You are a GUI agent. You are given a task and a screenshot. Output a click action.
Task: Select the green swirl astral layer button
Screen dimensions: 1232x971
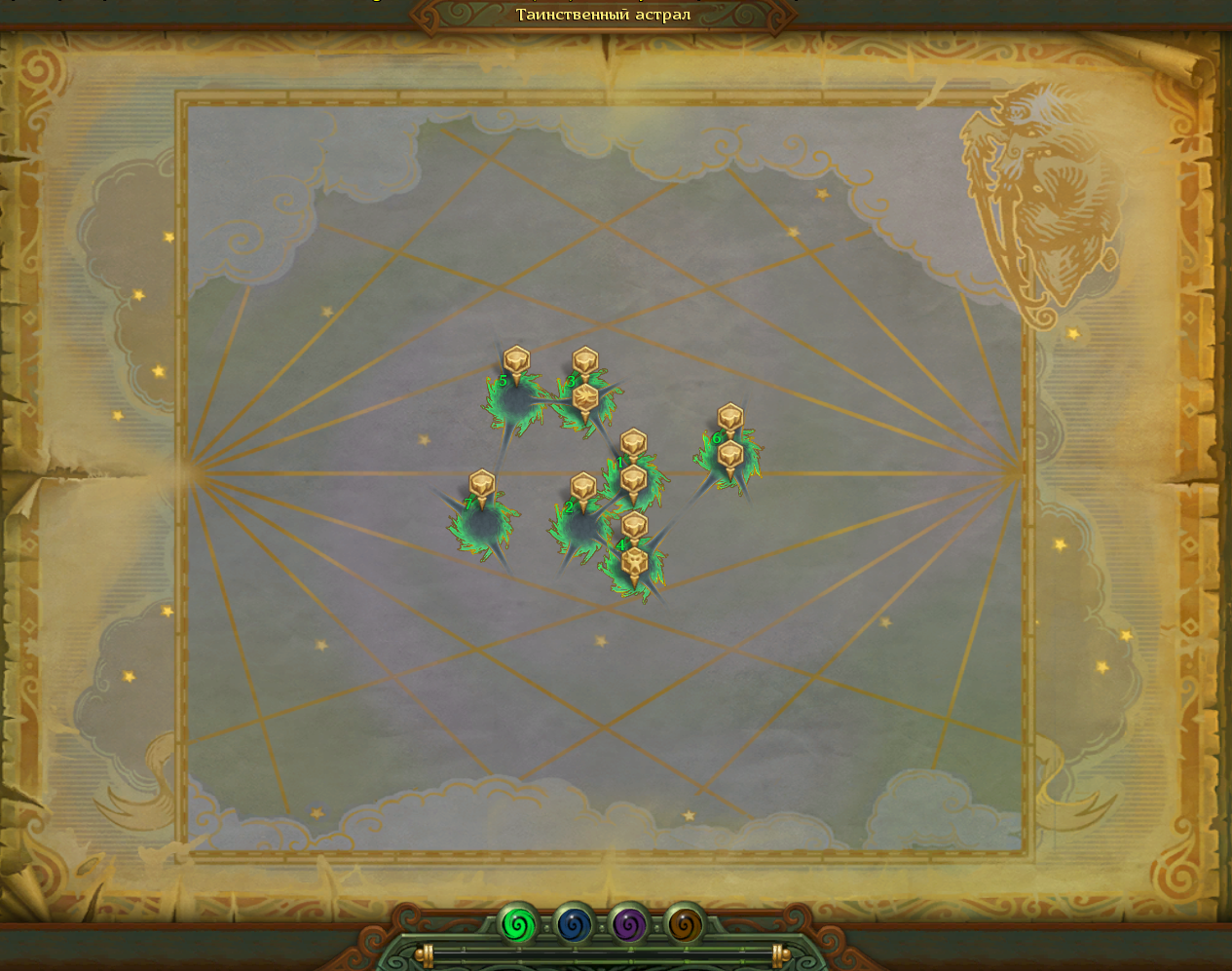(518, 924)
